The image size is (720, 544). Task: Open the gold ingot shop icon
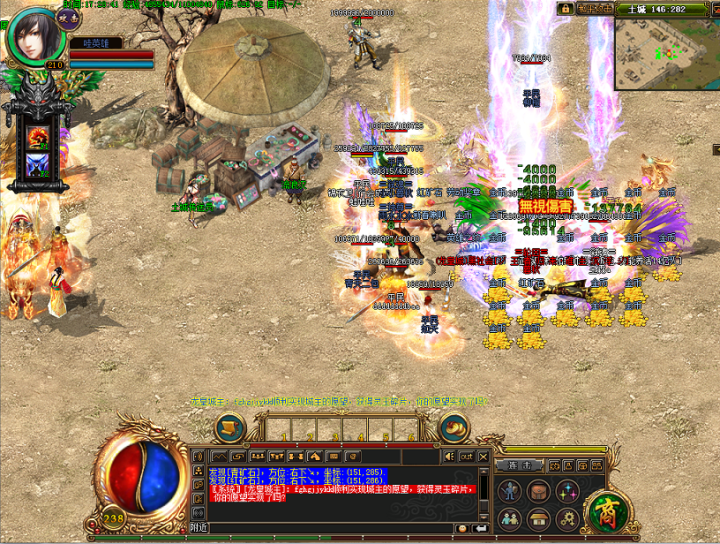click(x=456, y=427)
